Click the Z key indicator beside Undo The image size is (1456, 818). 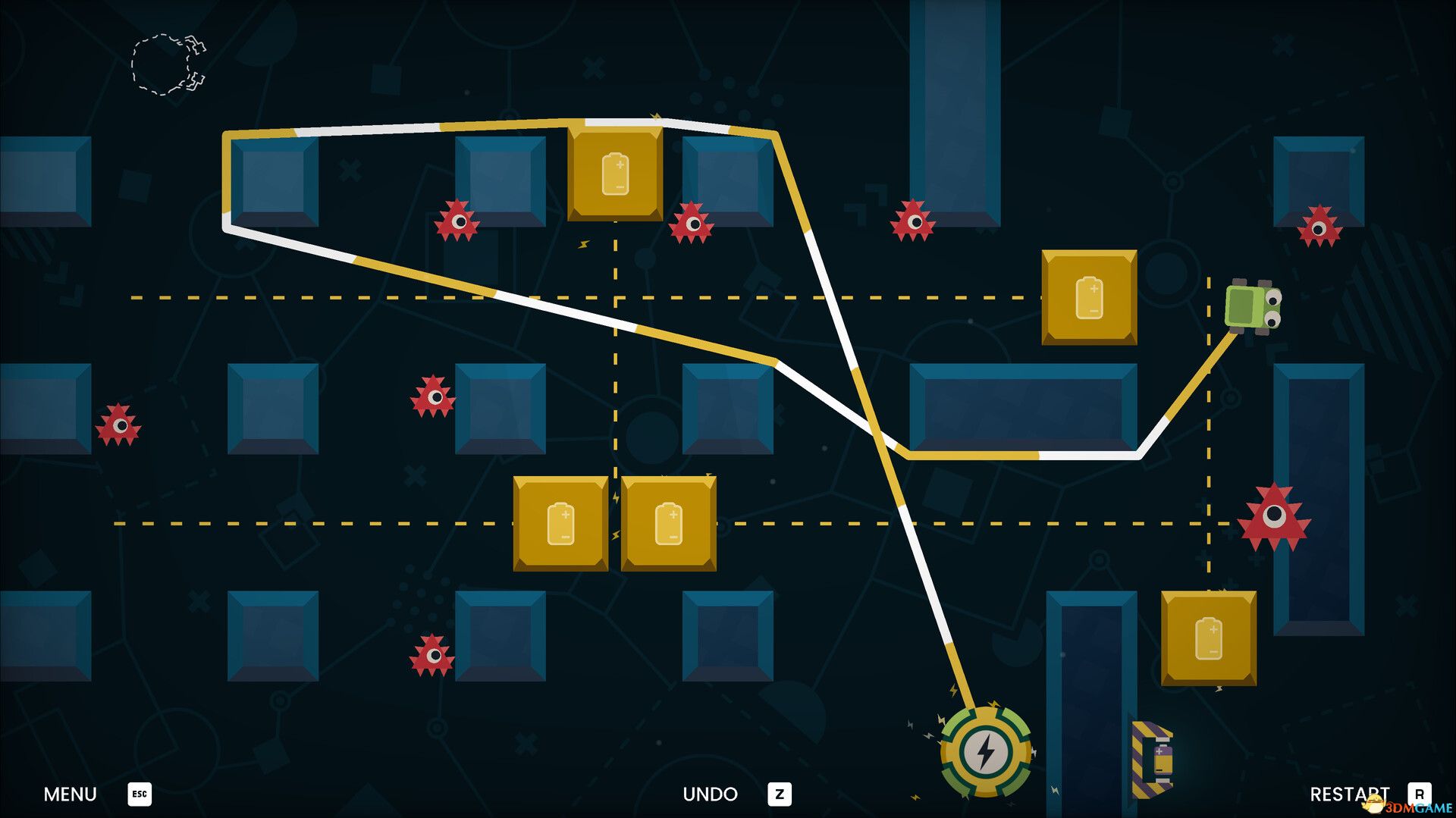coord(781,794)
